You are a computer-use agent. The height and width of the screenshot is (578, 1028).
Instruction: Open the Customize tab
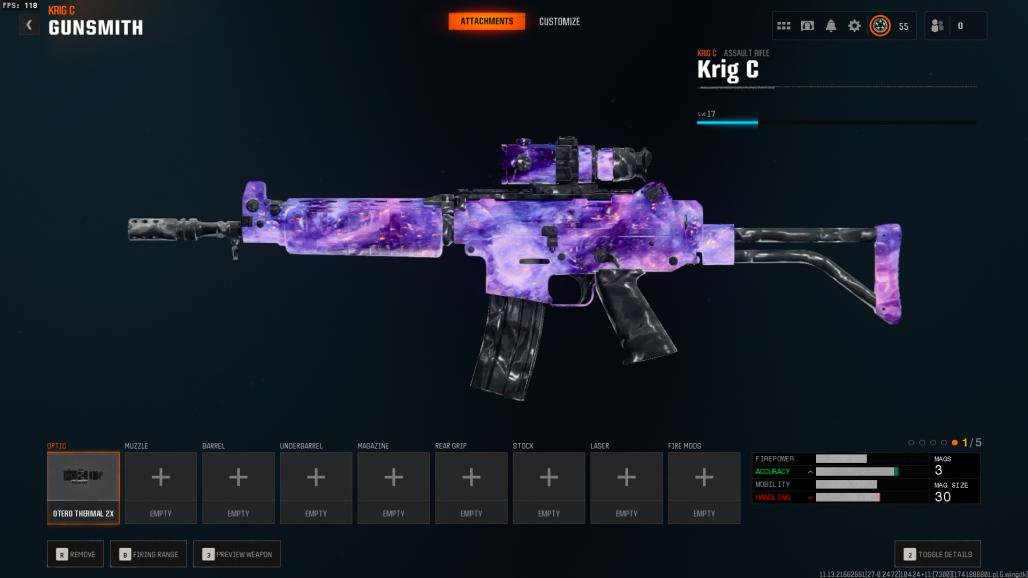pyautogui.click(x=559, y=21)
